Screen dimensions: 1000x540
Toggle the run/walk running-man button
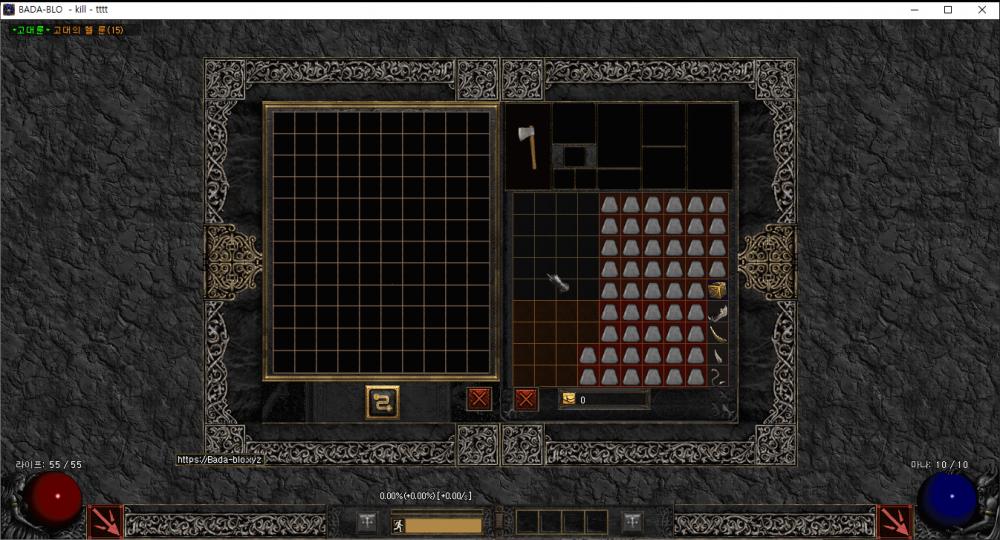click(398, 524)
